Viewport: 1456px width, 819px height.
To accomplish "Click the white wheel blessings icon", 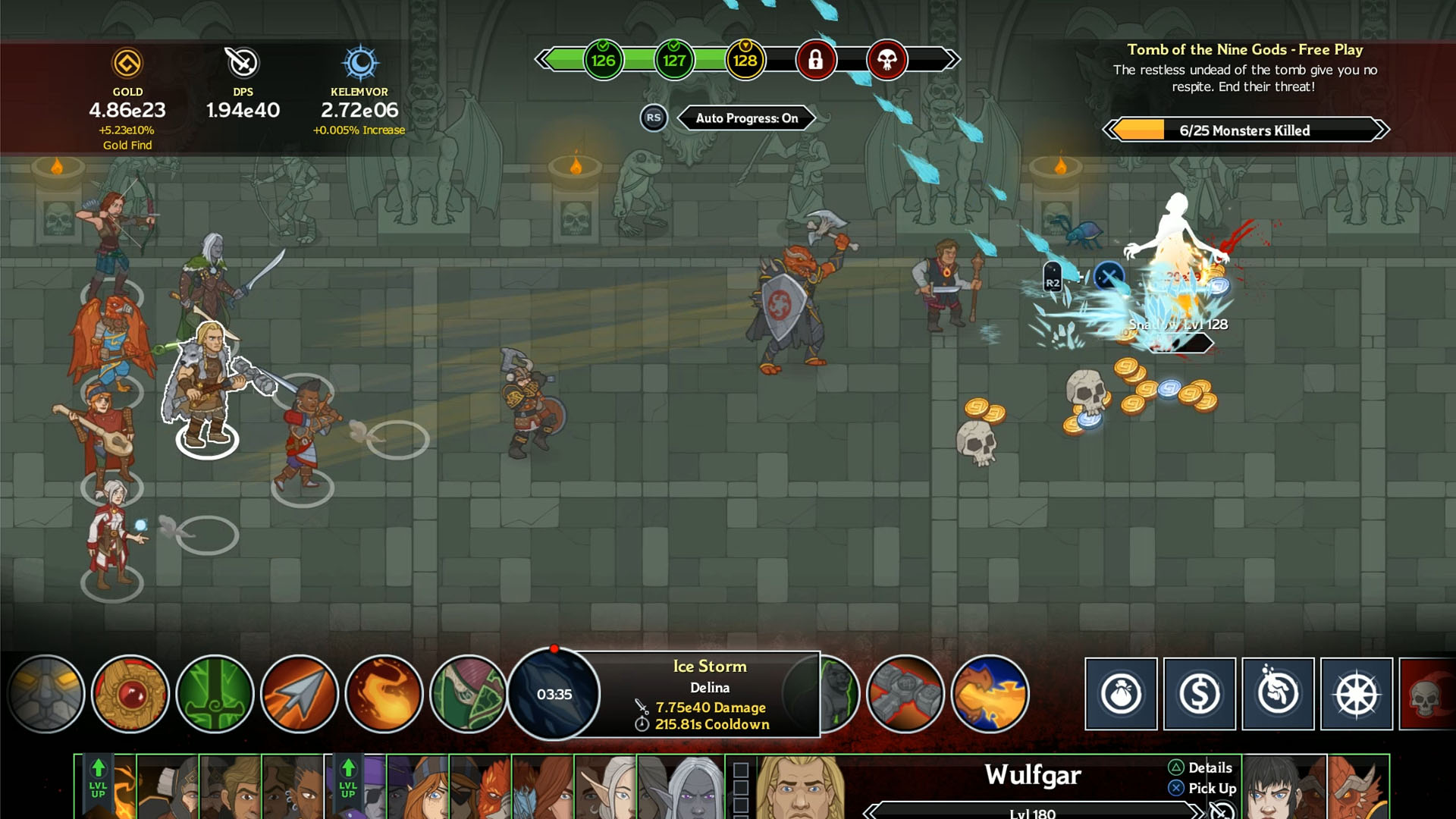I will tap(1354, 694).
